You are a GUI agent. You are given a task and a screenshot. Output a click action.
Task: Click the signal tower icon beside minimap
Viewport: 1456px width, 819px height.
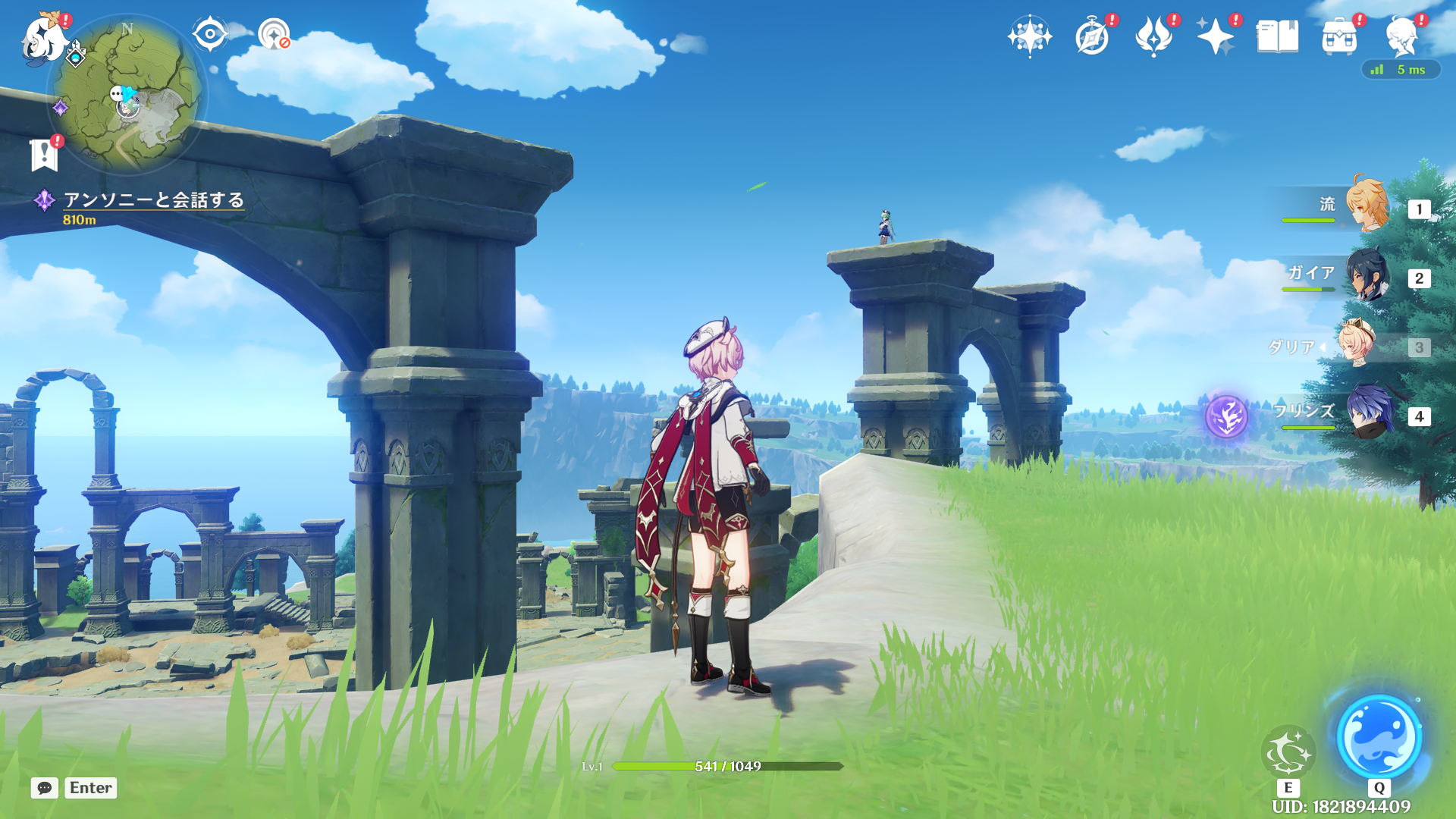274,34
